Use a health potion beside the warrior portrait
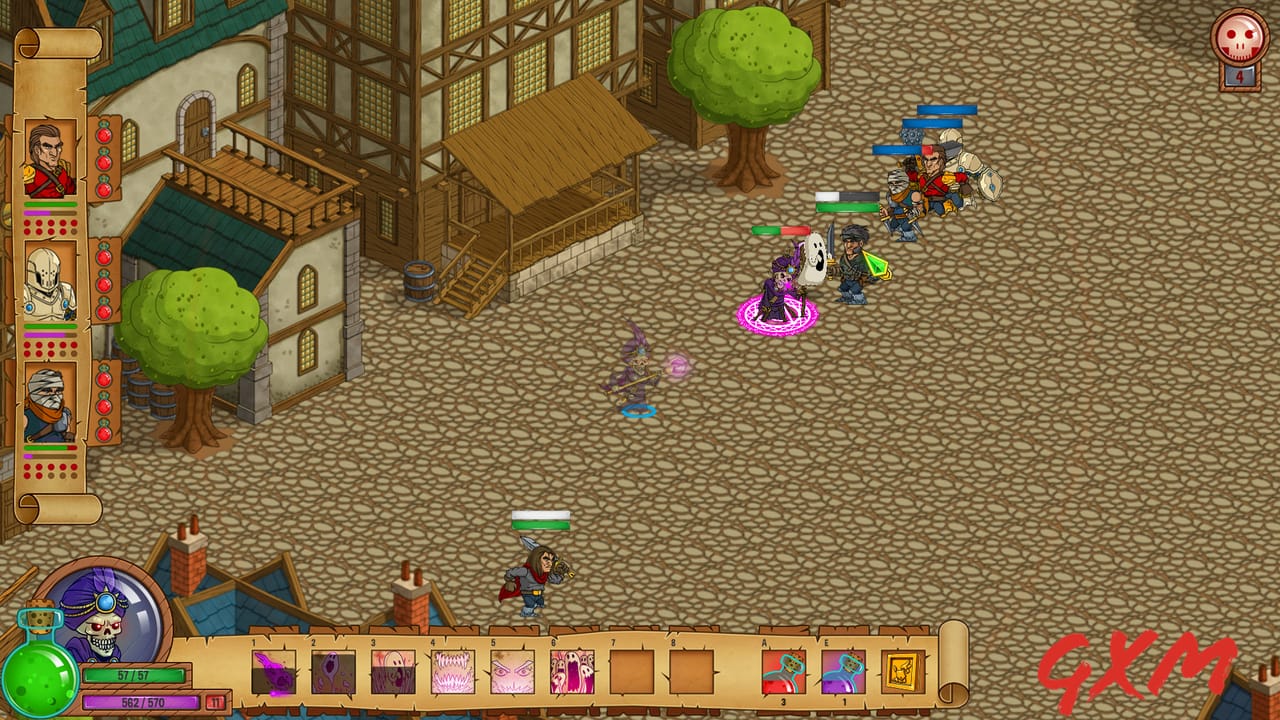Viewport: 1280px width, 720px height. 105,160
